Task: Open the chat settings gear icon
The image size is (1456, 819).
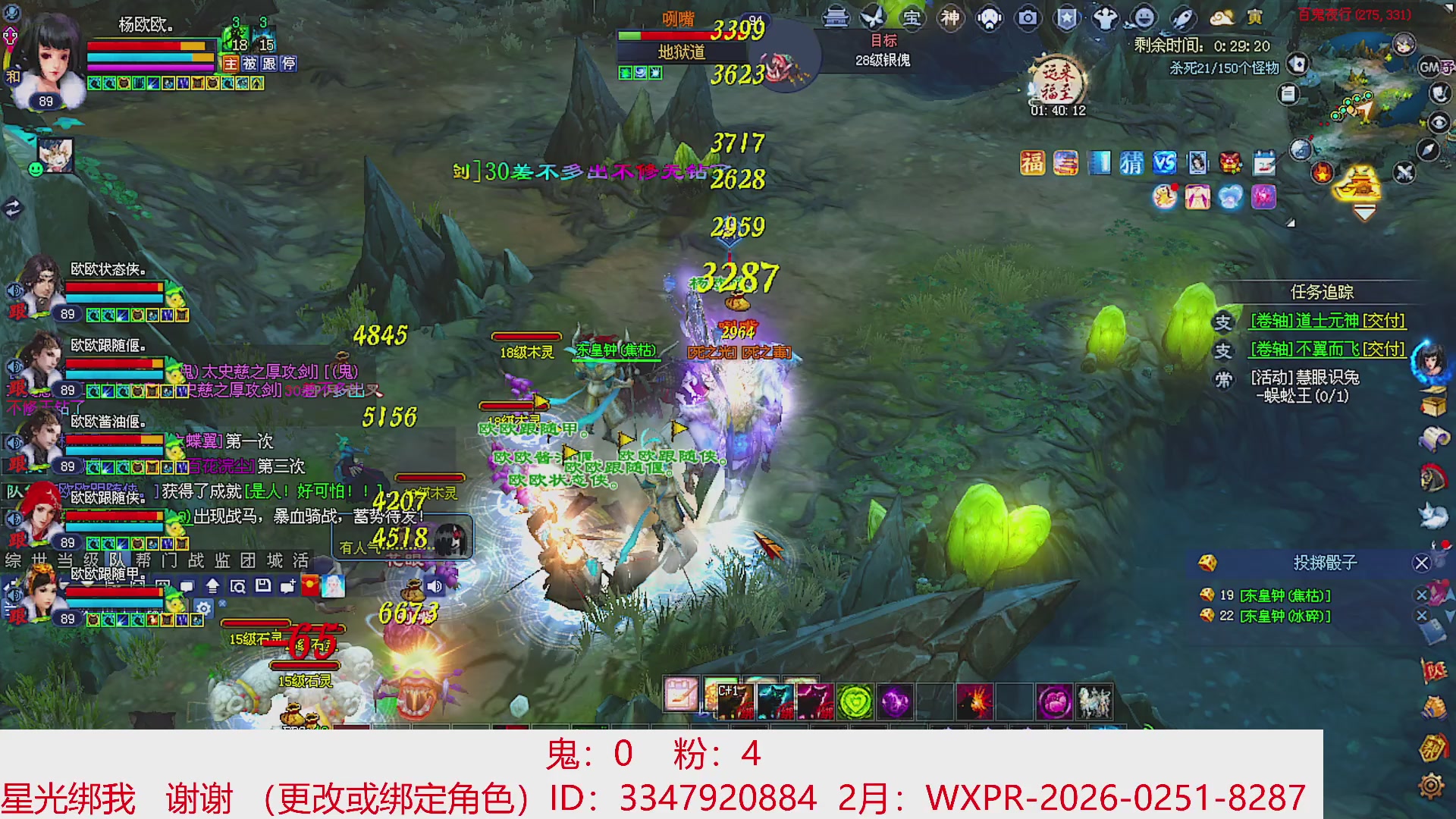Action: (x=205, y=607)
